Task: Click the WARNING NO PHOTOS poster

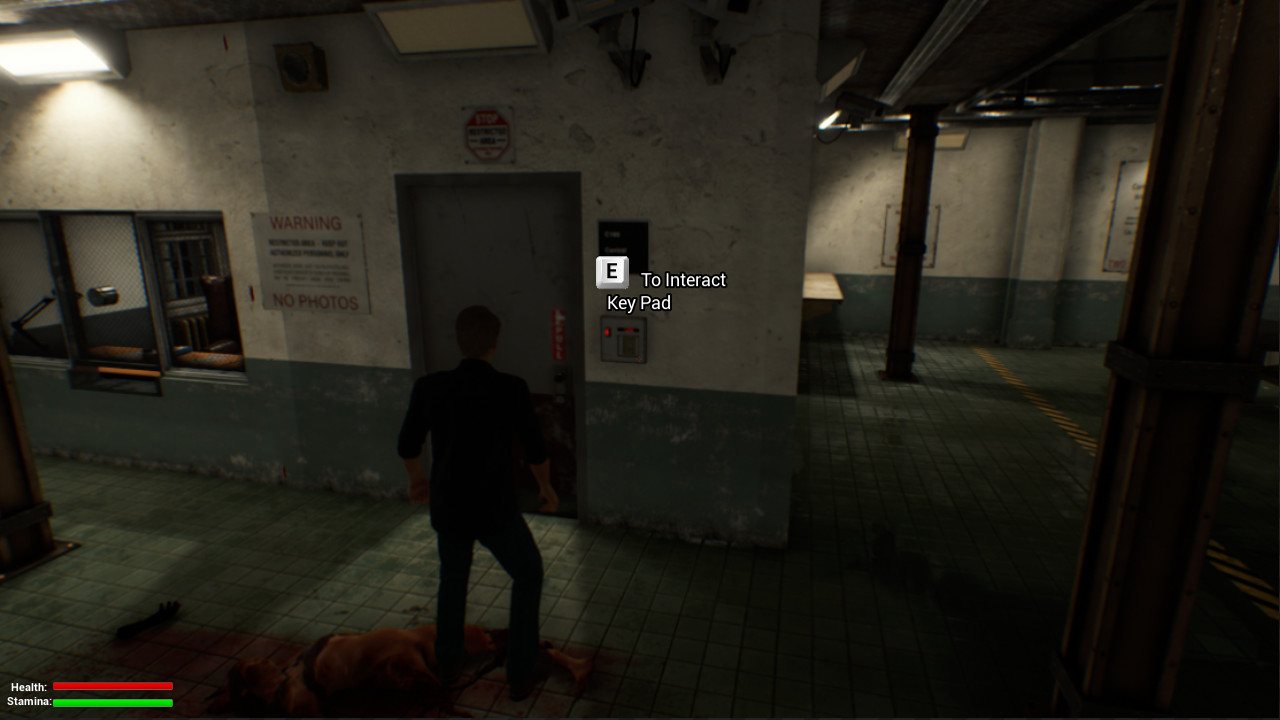Action: click(312, 262)
